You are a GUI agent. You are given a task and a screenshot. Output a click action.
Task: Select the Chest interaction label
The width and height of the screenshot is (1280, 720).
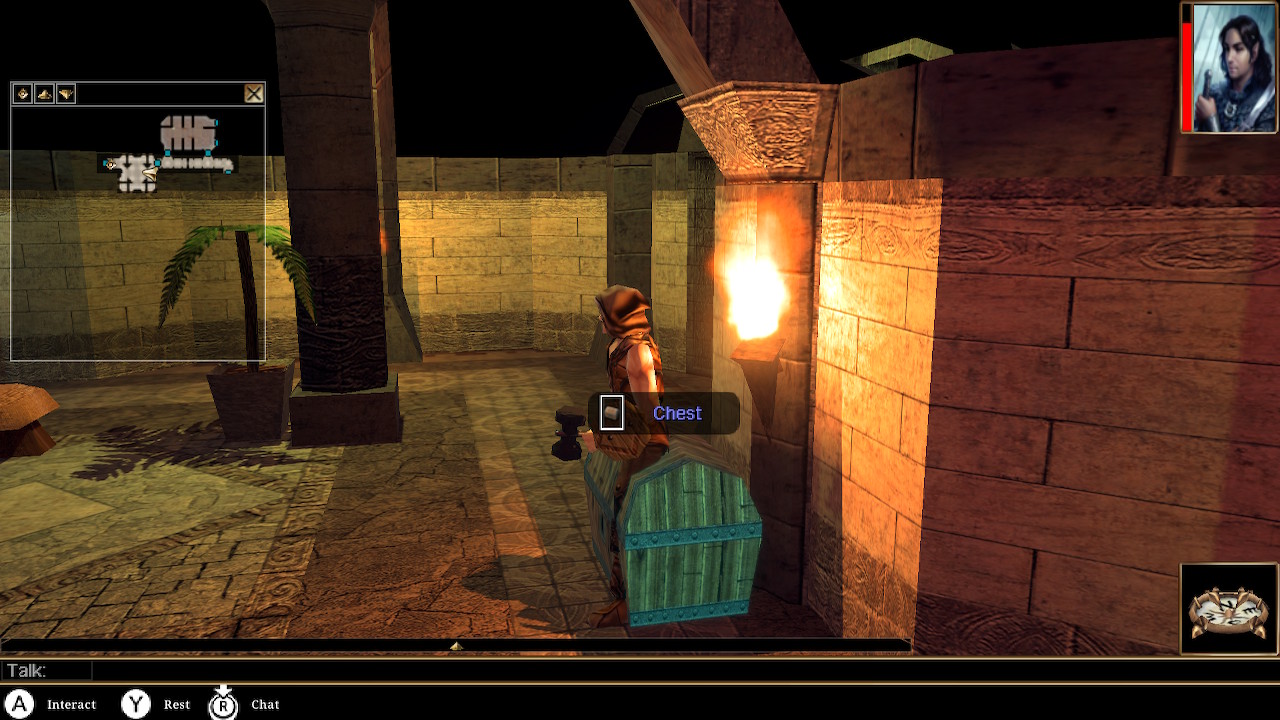tap(677, 414)
